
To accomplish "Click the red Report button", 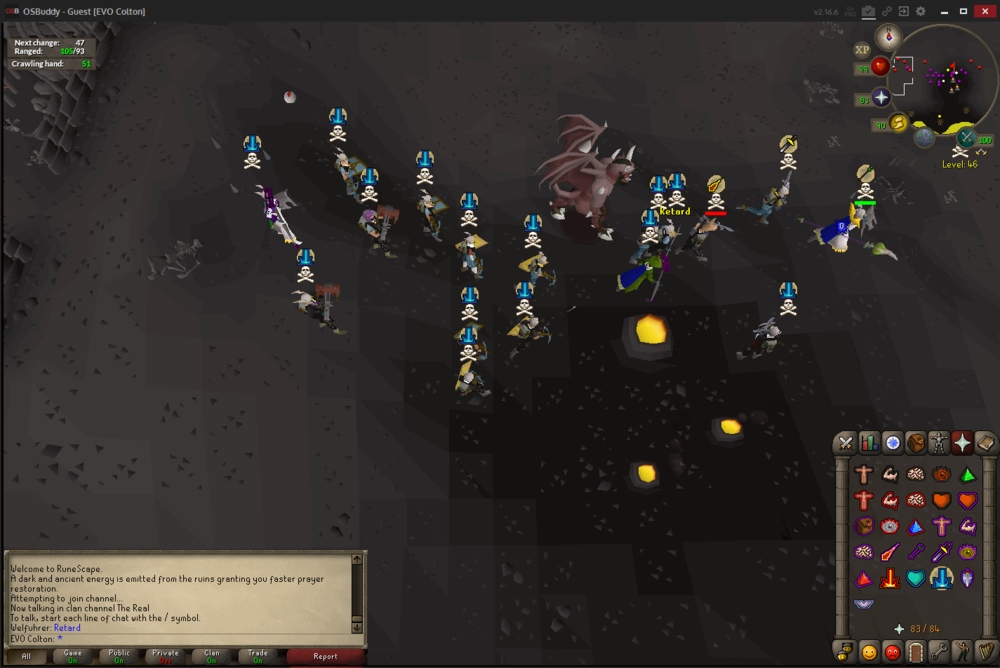I will (x=325, y=656).
